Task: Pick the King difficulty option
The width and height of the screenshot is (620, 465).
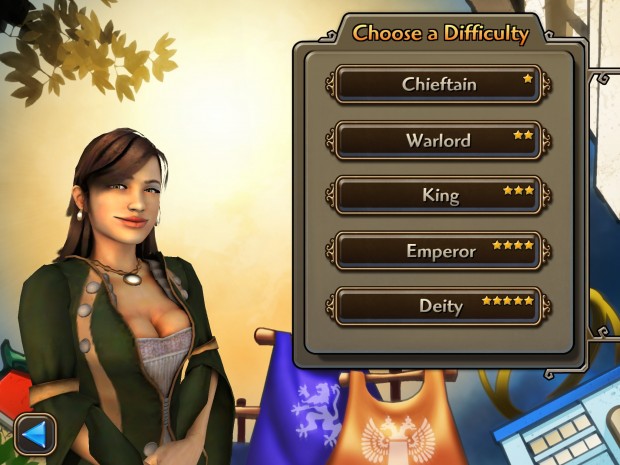Action: [x=438, y=195]
